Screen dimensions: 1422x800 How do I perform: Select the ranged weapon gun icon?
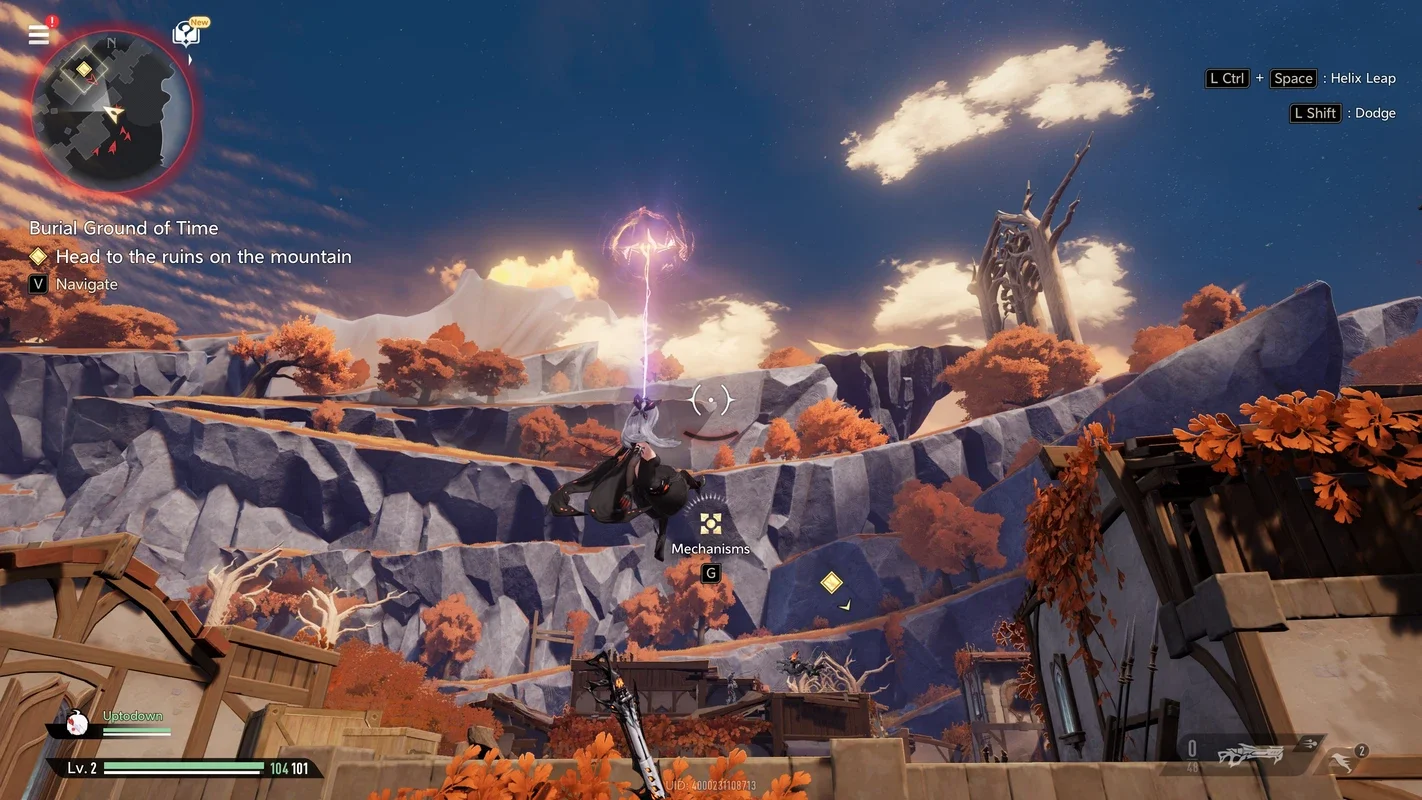[1250, 754]
